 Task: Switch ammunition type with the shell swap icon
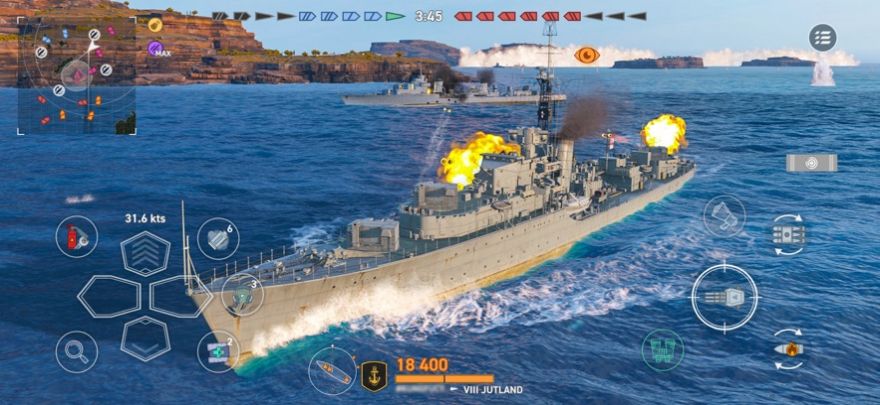pyautogui.click(x=789, y=350)
